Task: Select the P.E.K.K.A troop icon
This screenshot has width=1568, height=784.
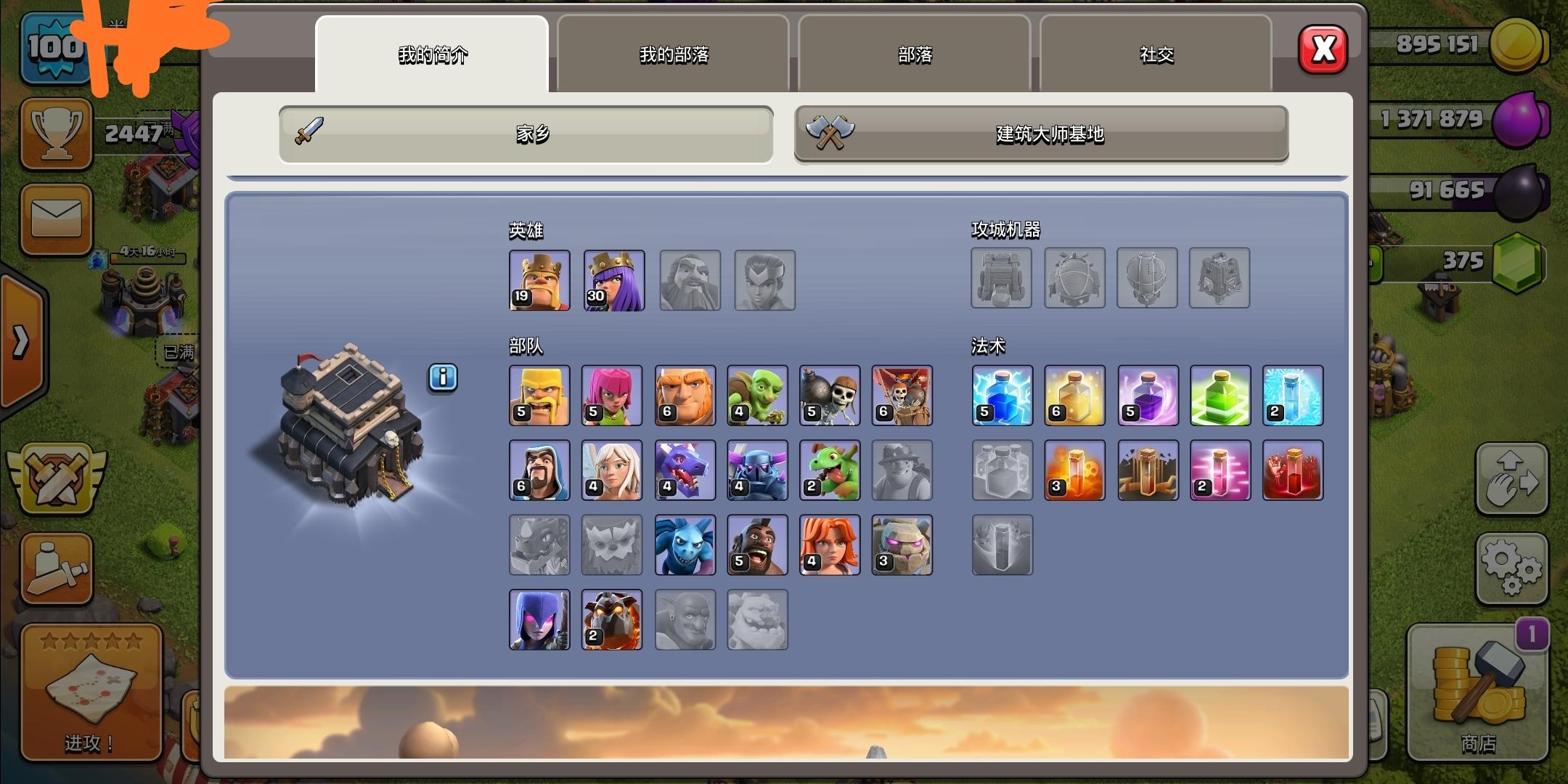Action: (x=757, y=470)
